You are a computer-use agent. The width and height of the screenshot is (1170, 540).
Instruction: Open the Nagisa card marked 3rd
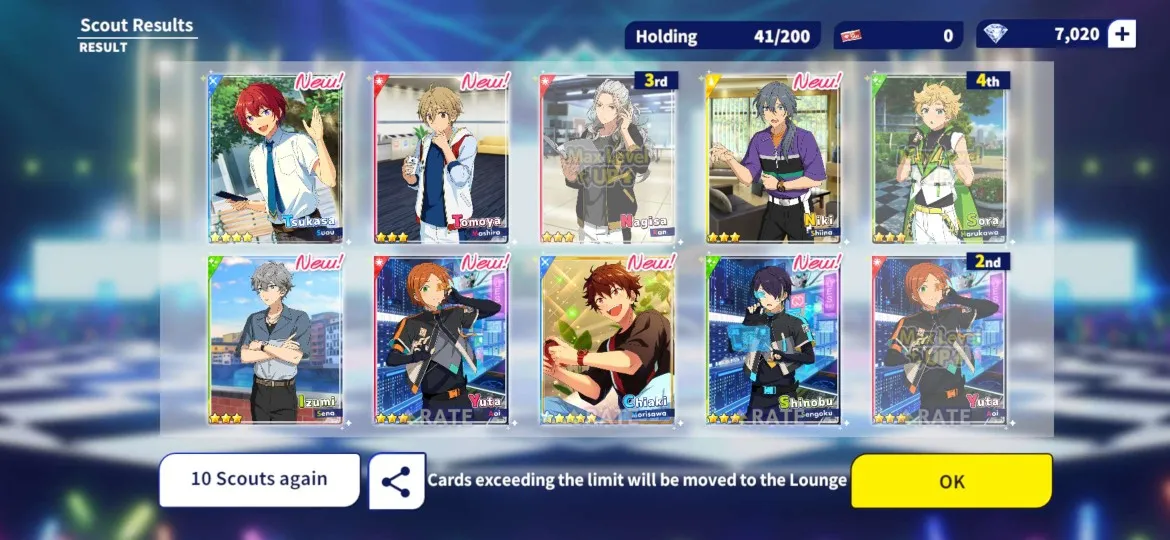[x=608, y=158]
